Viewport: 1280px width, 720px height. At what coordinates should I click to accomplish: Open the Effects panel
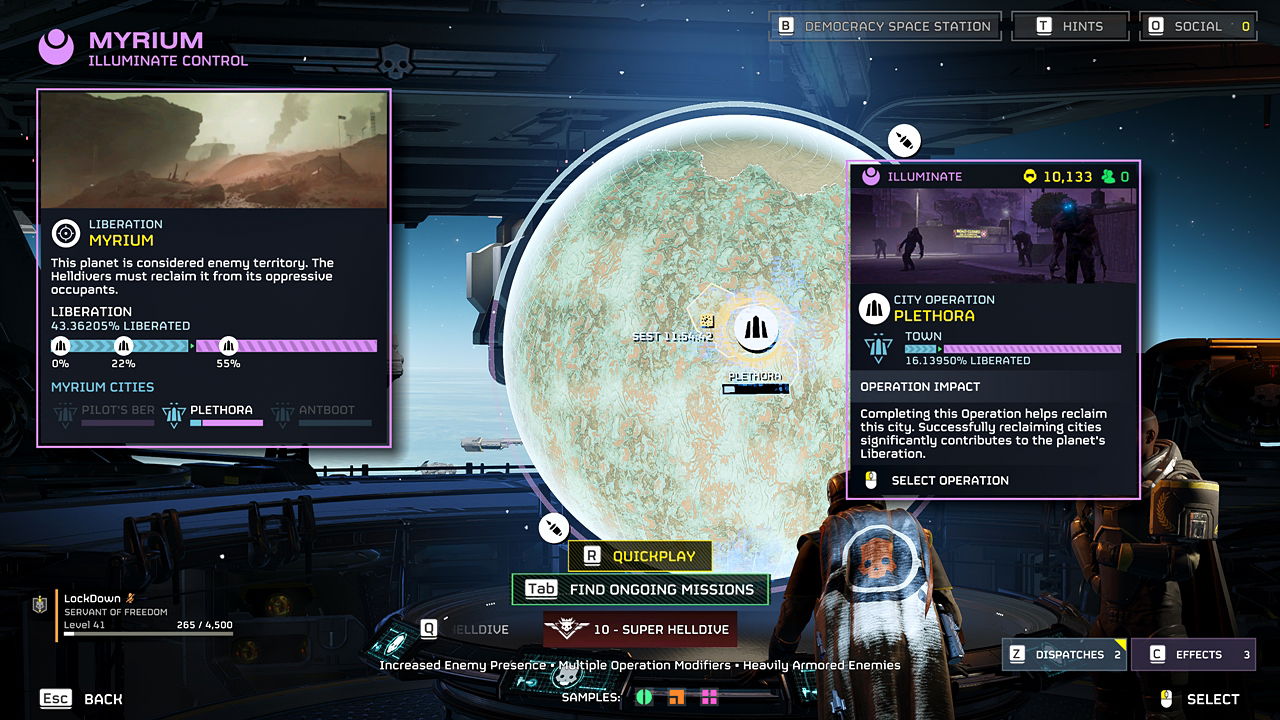[1193, 655]
